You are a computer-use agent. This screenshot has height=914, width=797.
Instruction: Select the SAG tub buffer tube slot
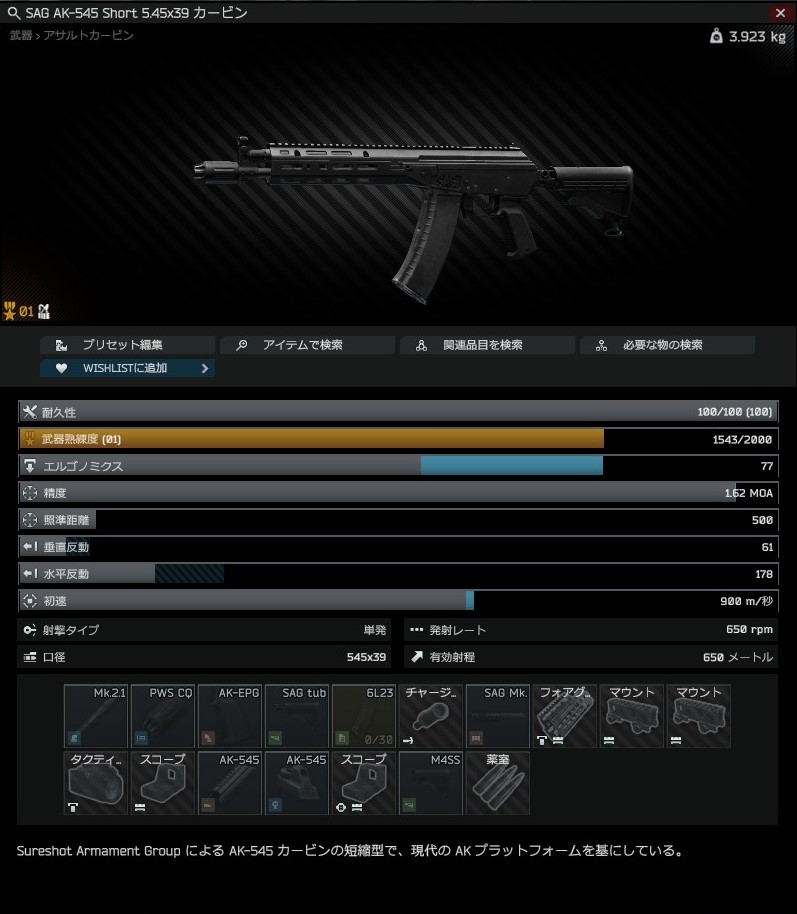[297, 716]
